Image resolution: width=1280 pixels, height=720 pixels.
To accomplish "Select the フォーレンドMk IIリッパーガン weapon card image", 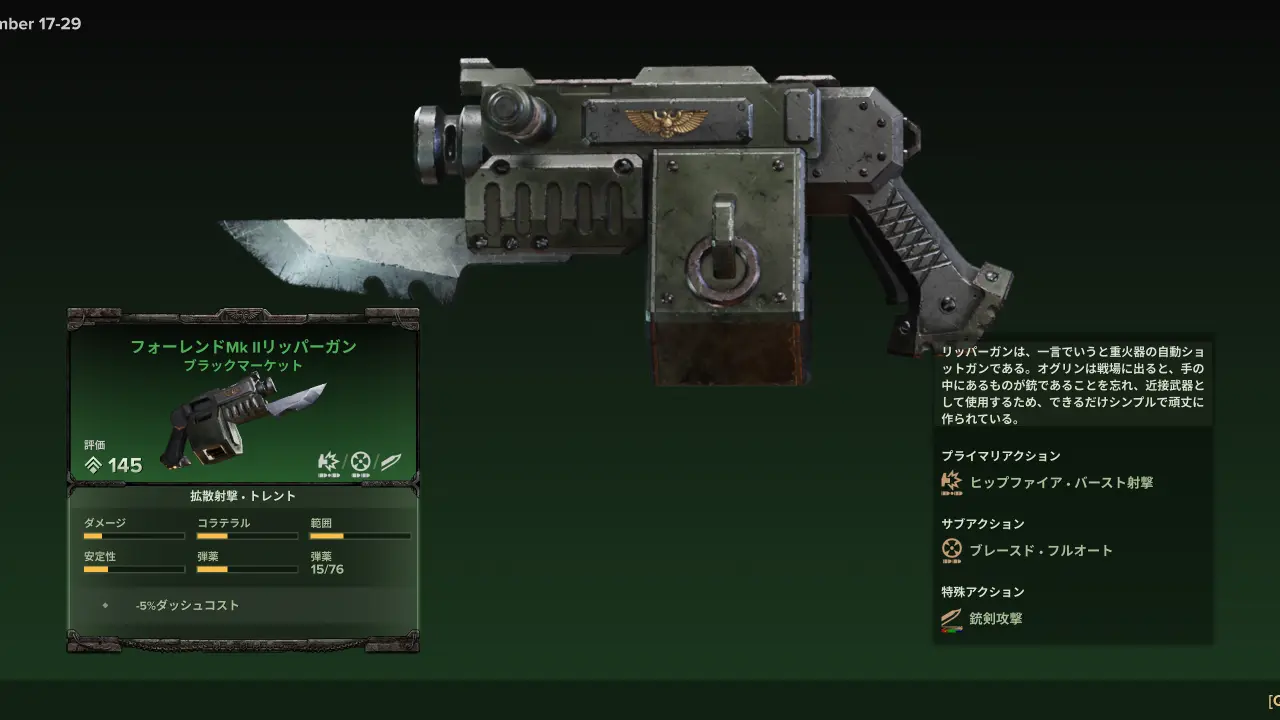I will click(237, 420).
